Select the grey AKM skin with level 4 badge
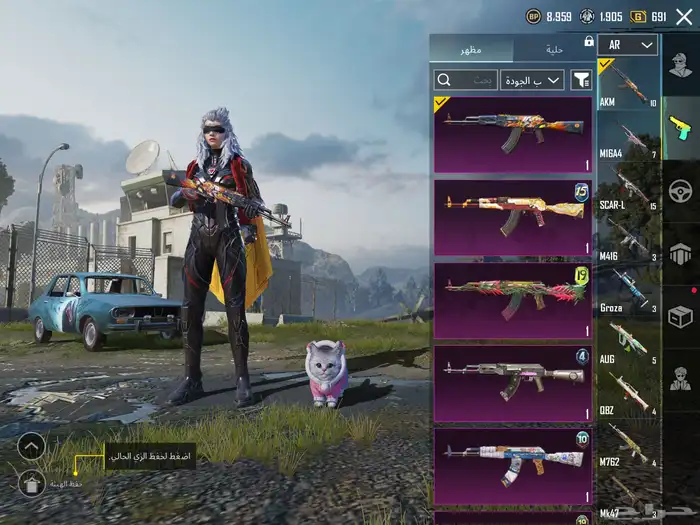Screen dimensions: 700x525 click(x=512, y=384)
